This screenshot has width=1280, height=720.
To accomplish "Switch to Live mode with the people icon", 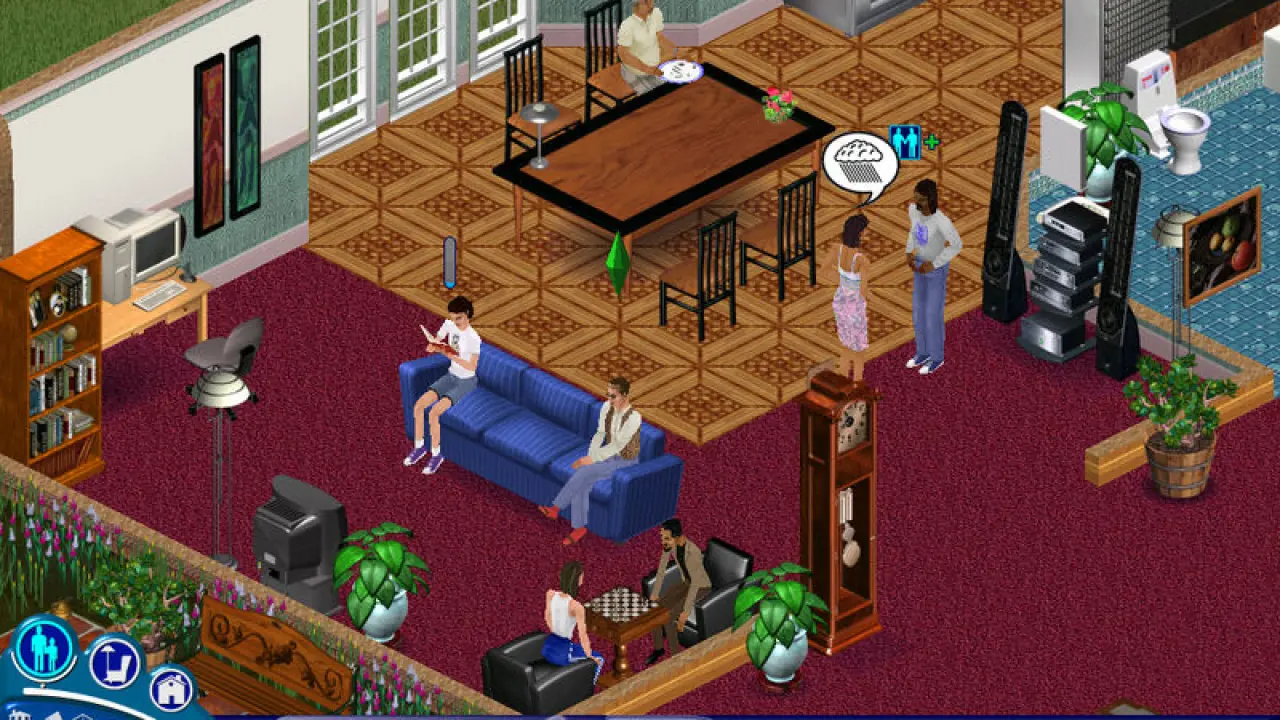I will click(45, 647).
